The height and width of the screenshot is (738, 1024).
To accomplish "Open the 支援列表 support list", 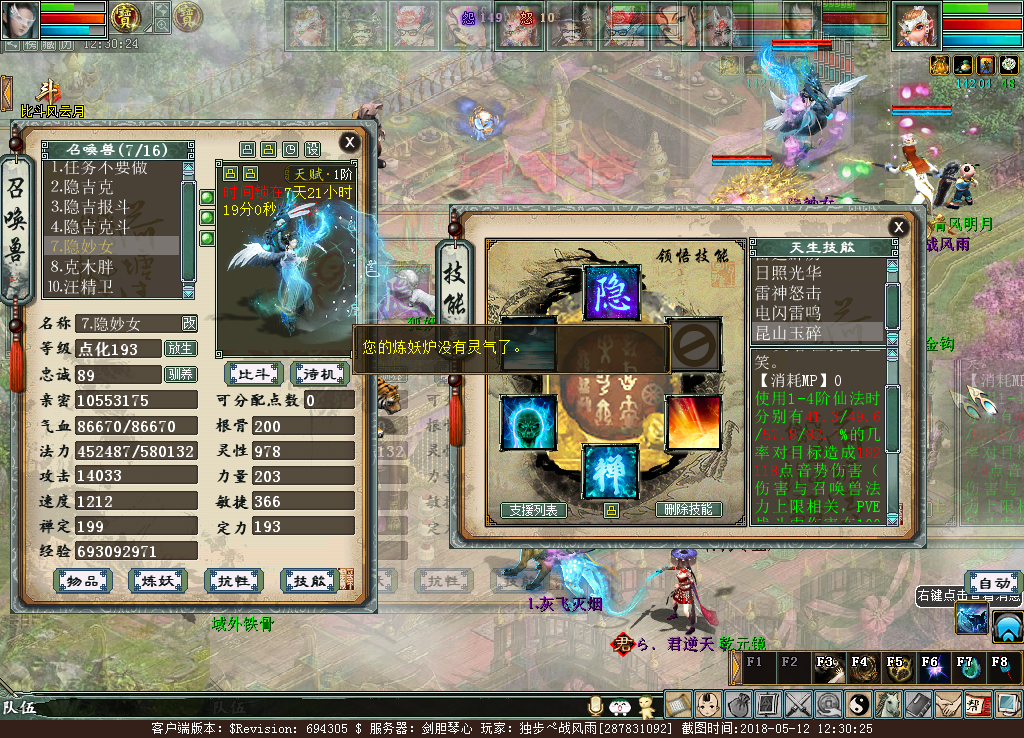I will (533, 510).
